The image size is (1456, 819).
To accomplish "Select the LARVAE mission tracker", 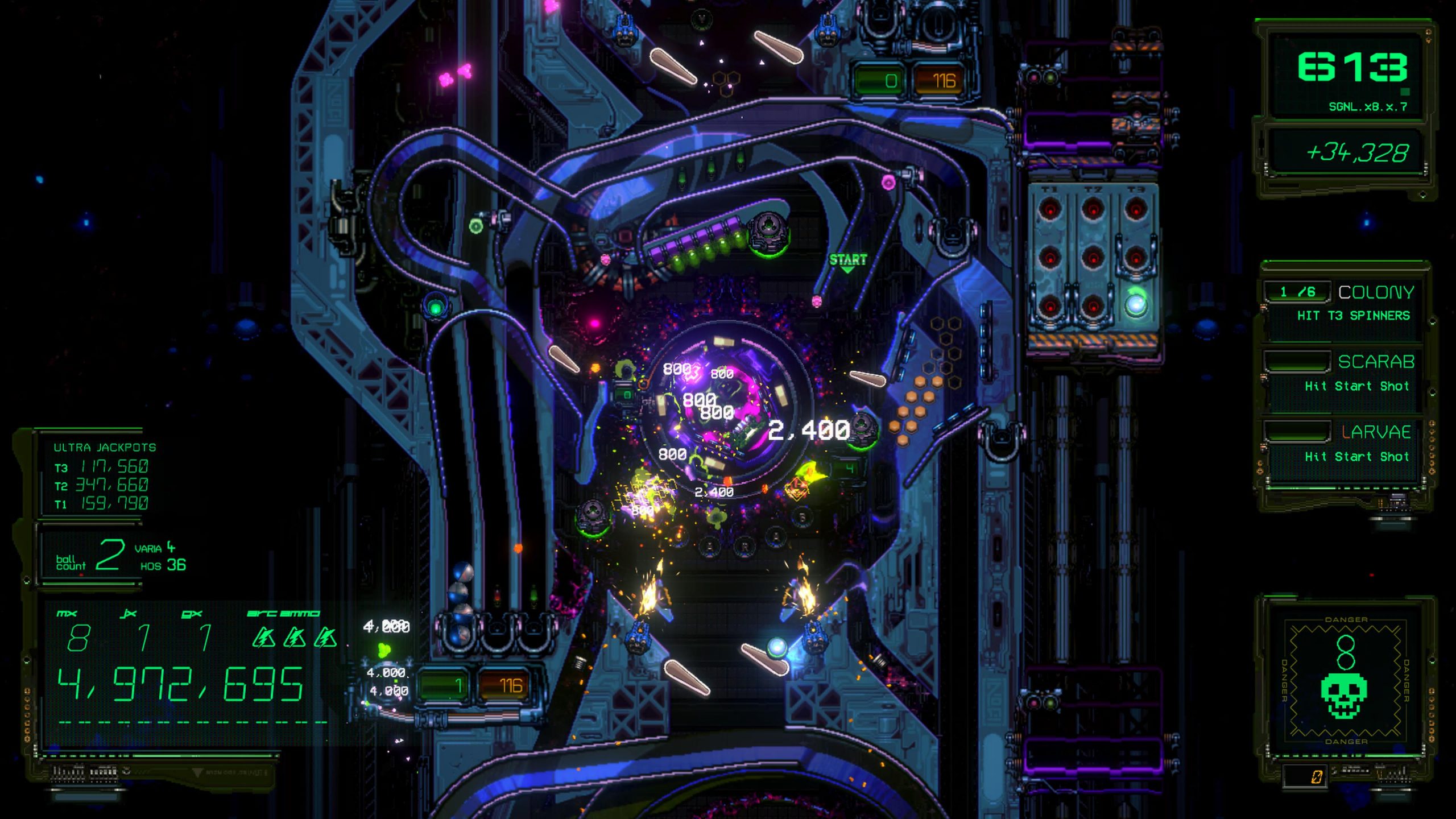I will coord(1346,444).
